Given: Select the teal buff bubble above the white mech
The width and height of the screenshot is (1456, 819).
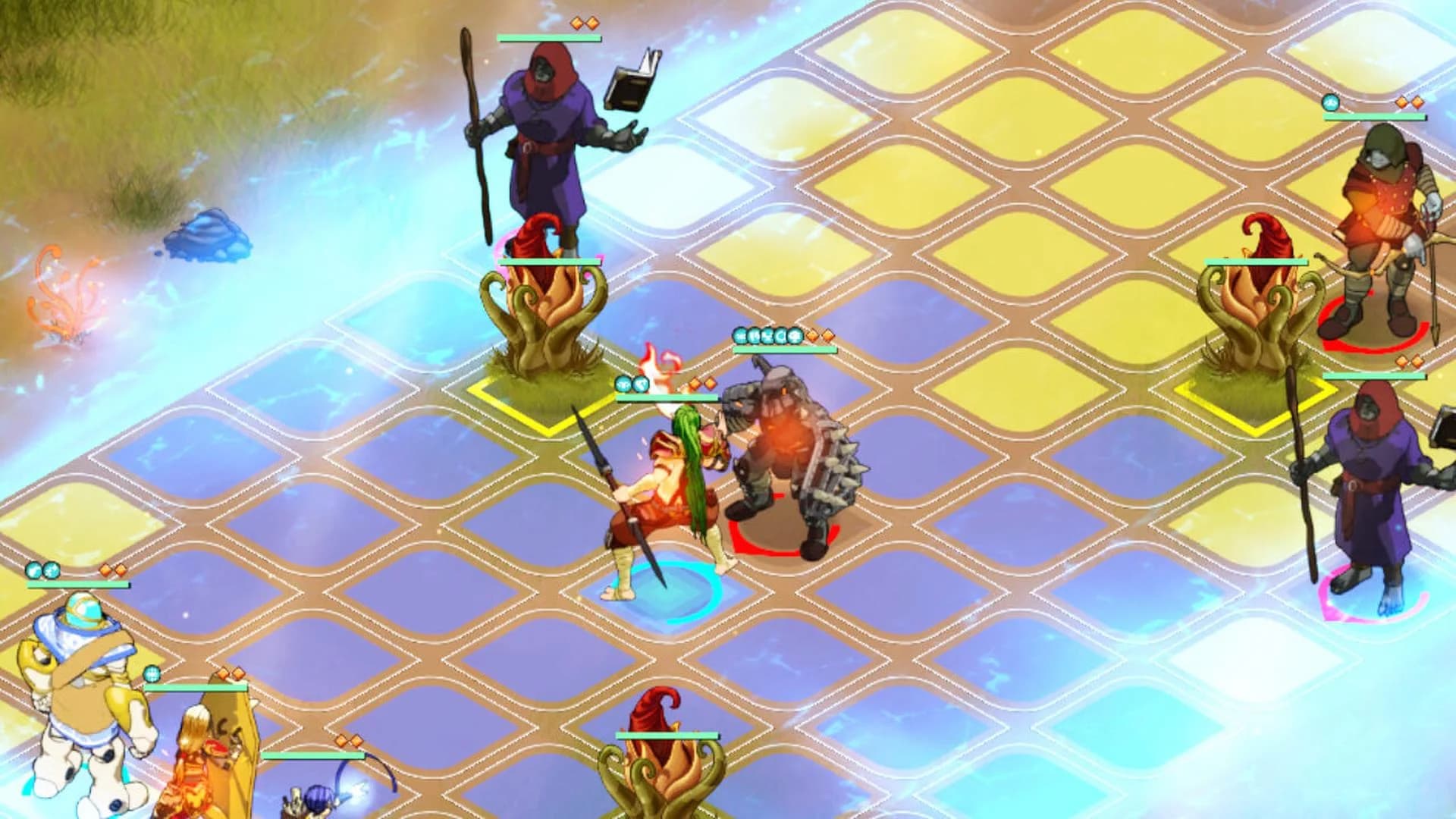Looking at the screenshot, I should pos(33,570).
